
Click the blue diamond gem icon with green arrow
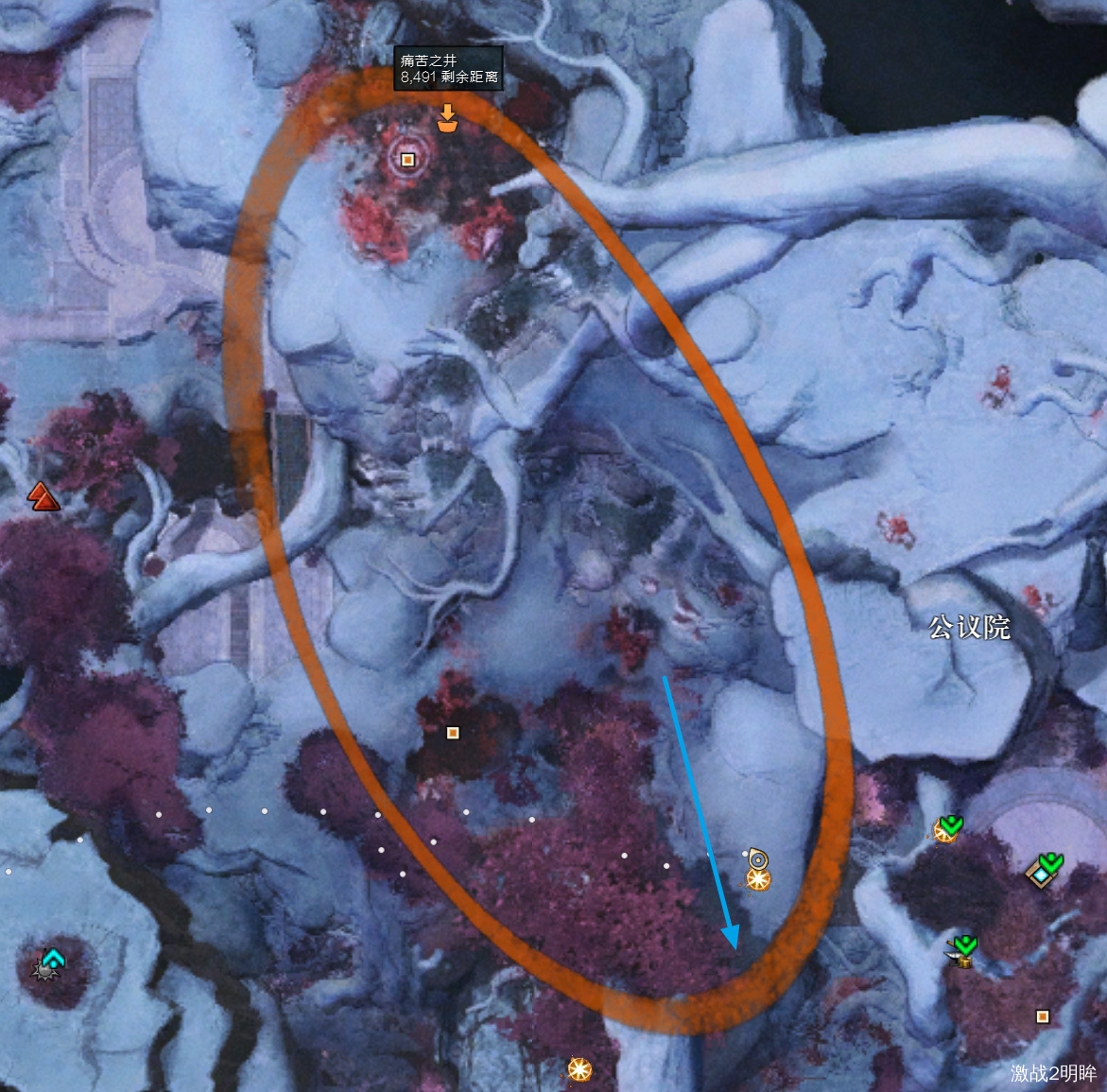(x=1044, y=870)
